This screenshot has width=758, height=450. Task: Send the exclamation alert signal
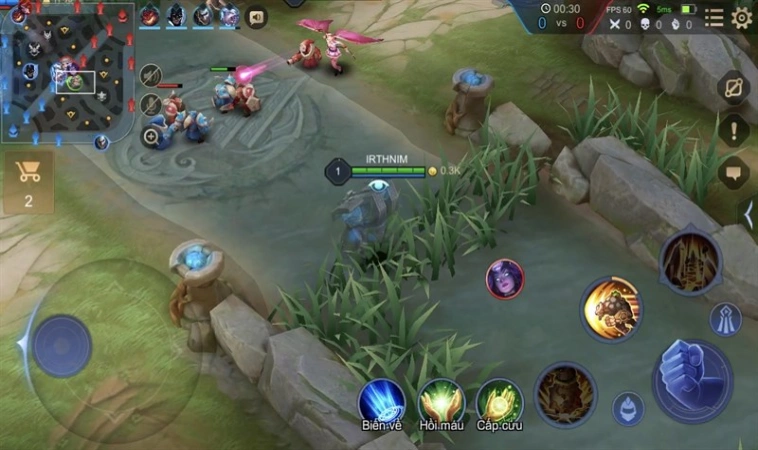(x=735, y=129)
